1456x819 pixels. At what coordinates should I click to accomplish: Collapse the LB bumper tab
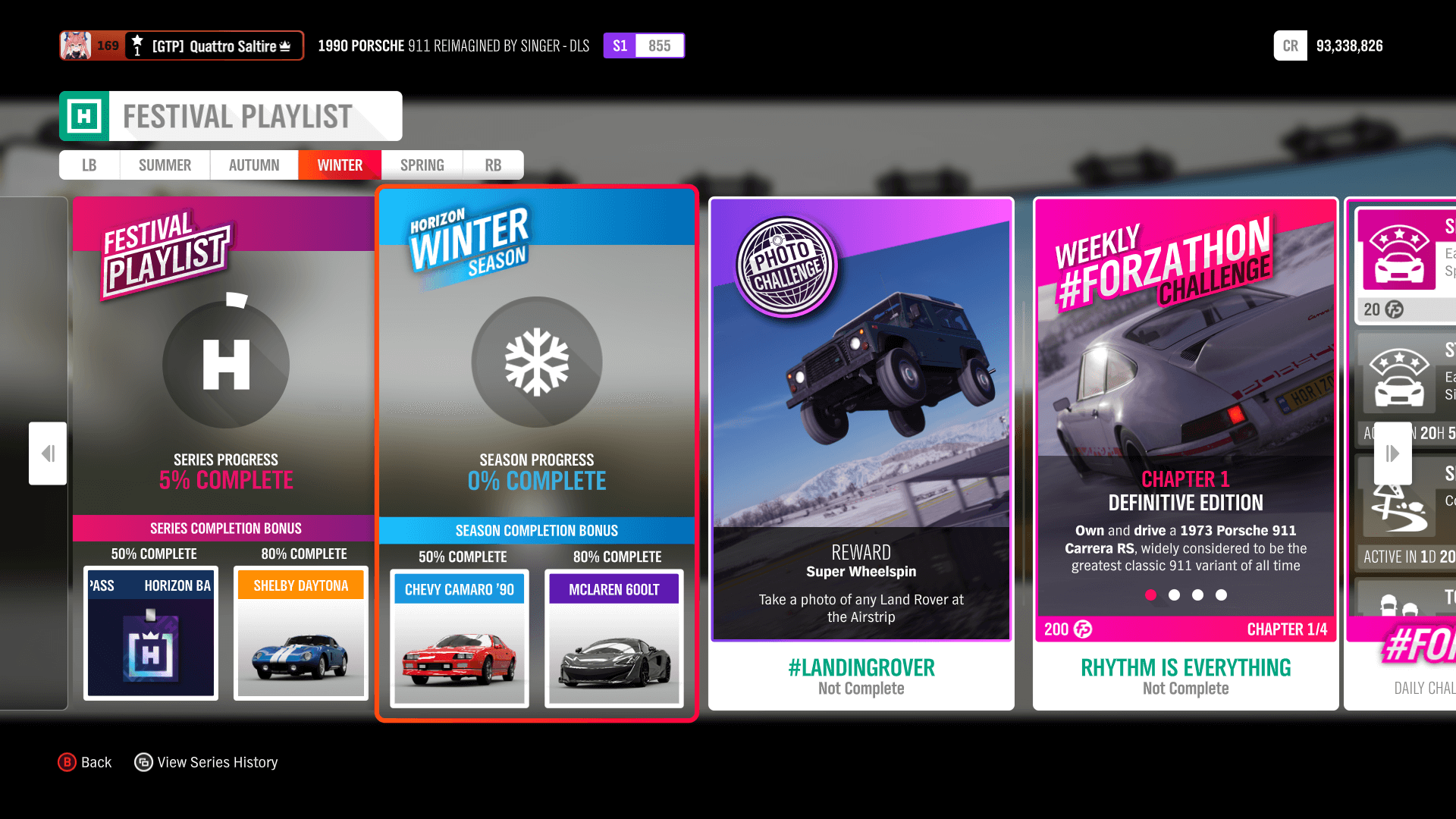pyautogui.click(x=89, y=165)
